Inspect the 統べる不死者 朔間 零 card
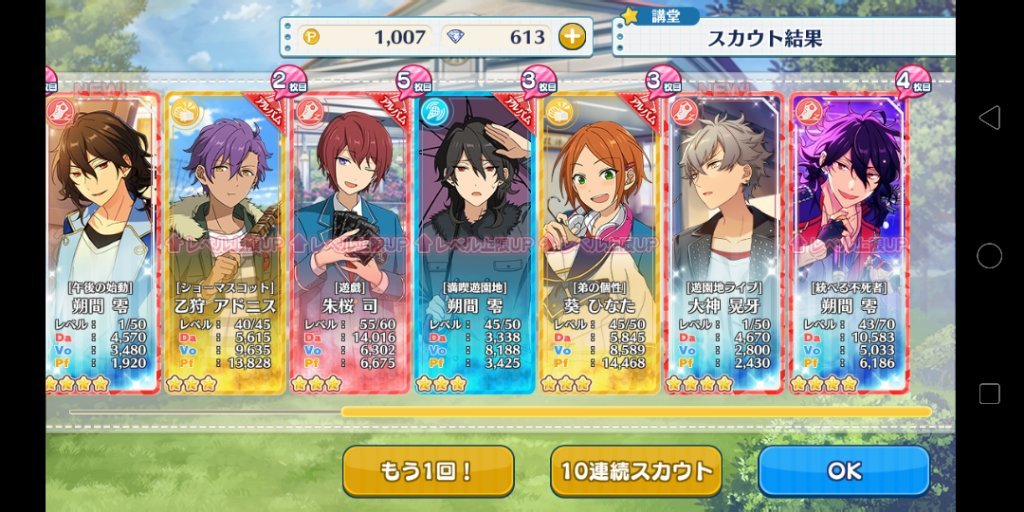Viewport: 1024px width, 512px height. pyautogui.click(x=848, y=240)
